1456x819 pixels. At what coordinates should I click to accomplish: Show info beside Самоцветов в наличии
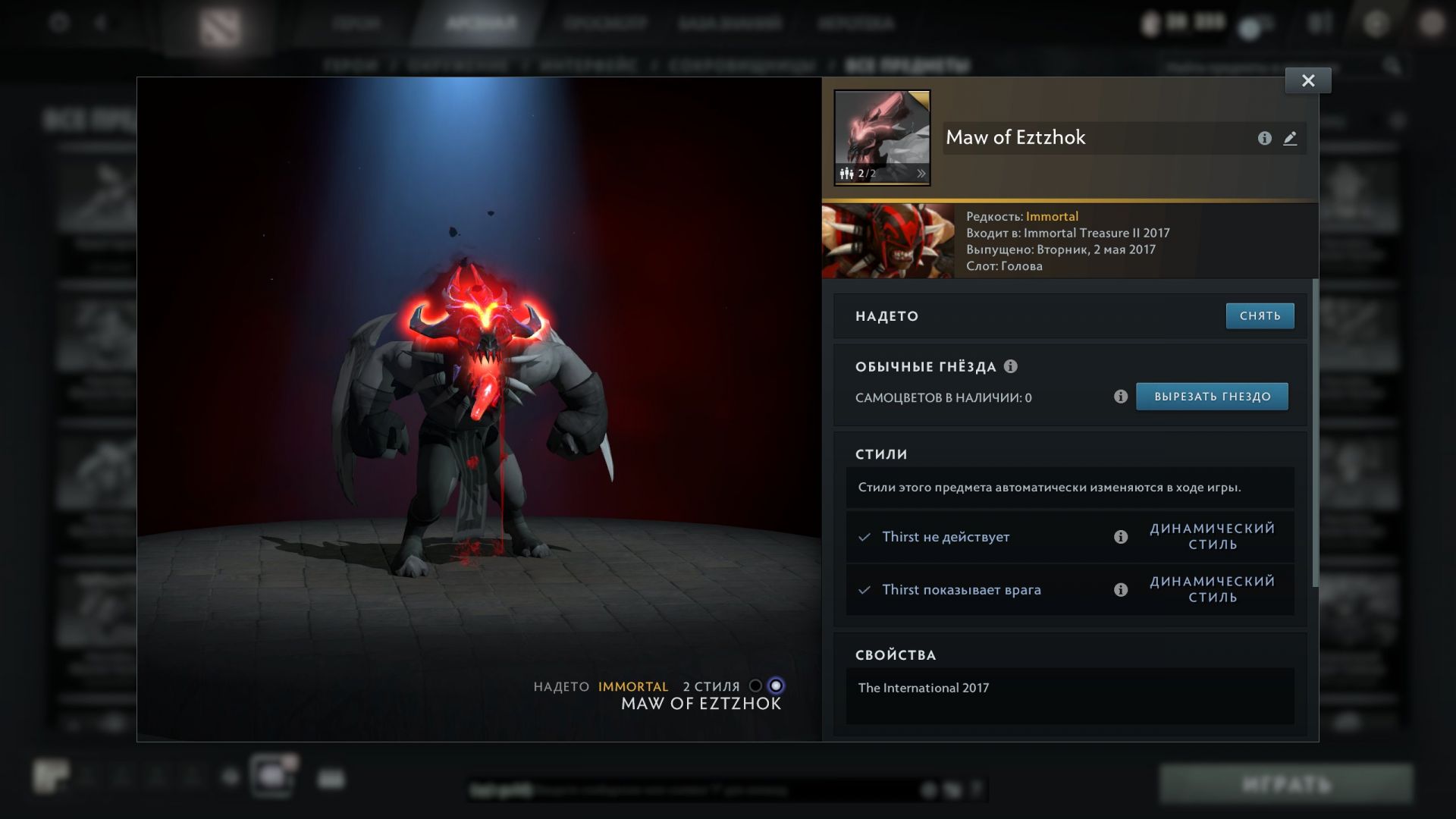pyautogui.click(x=1121, y=397)
